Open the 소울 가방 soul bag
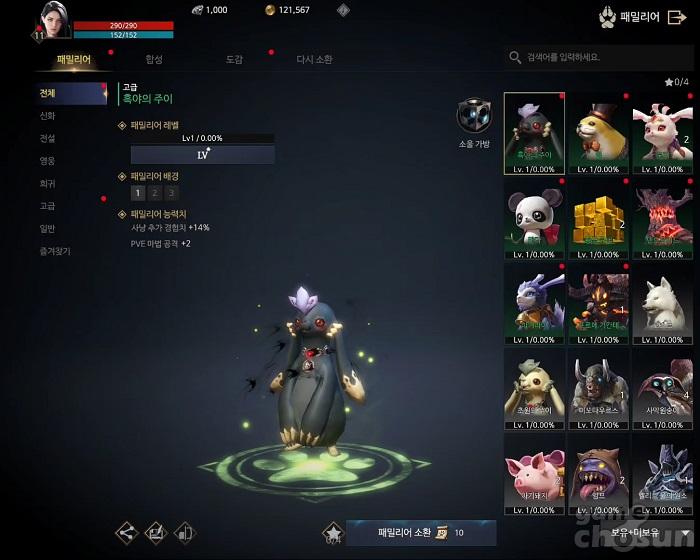 click(x=473, y=117)
